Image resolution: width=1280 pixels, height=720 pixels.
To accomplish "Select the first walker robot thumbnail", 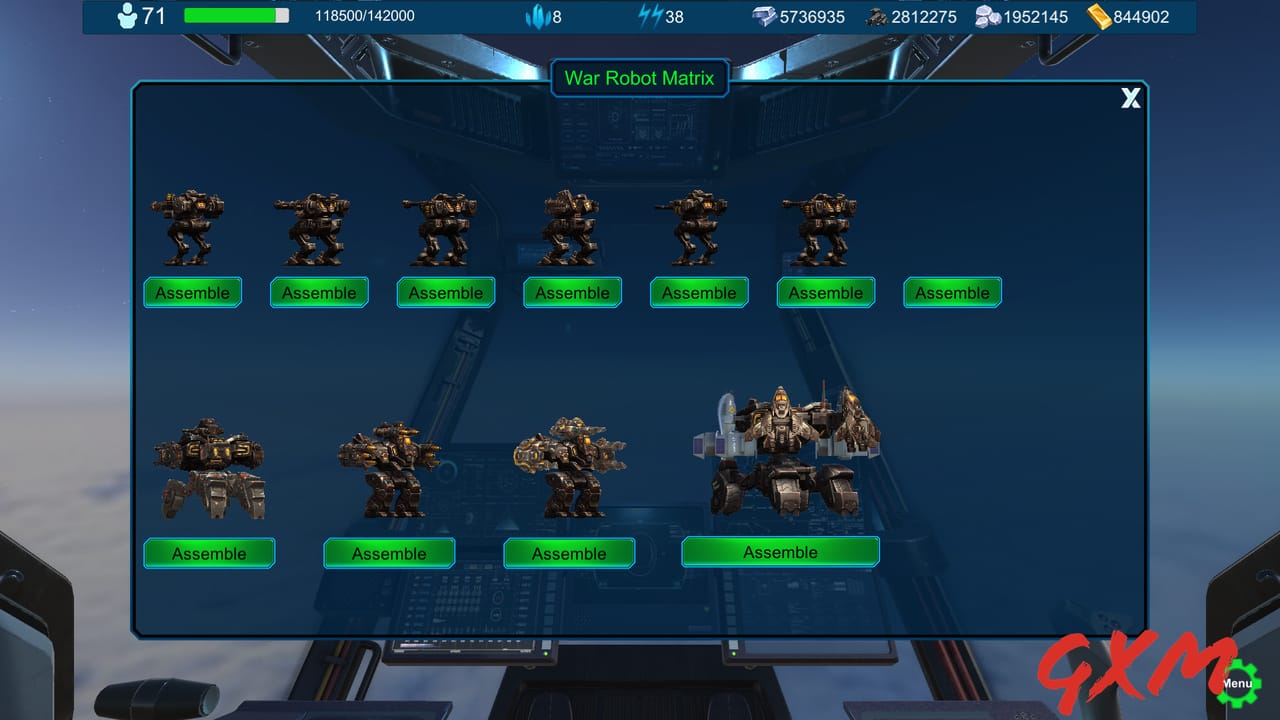I will tap(190, 225).
